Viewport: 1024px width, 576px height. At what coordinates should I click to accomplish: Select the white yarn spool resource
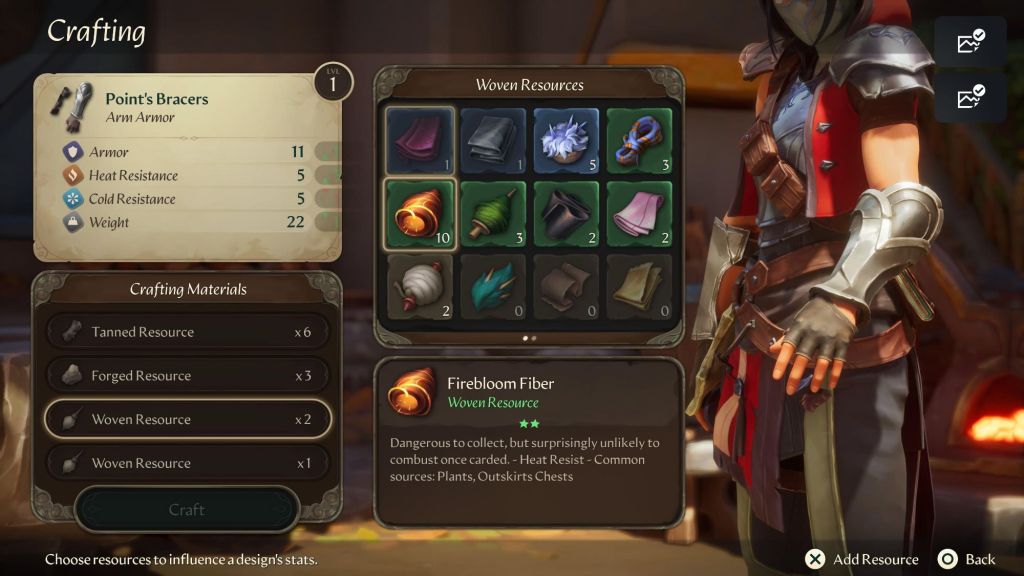pyautogui.click(x=420, y=287)
